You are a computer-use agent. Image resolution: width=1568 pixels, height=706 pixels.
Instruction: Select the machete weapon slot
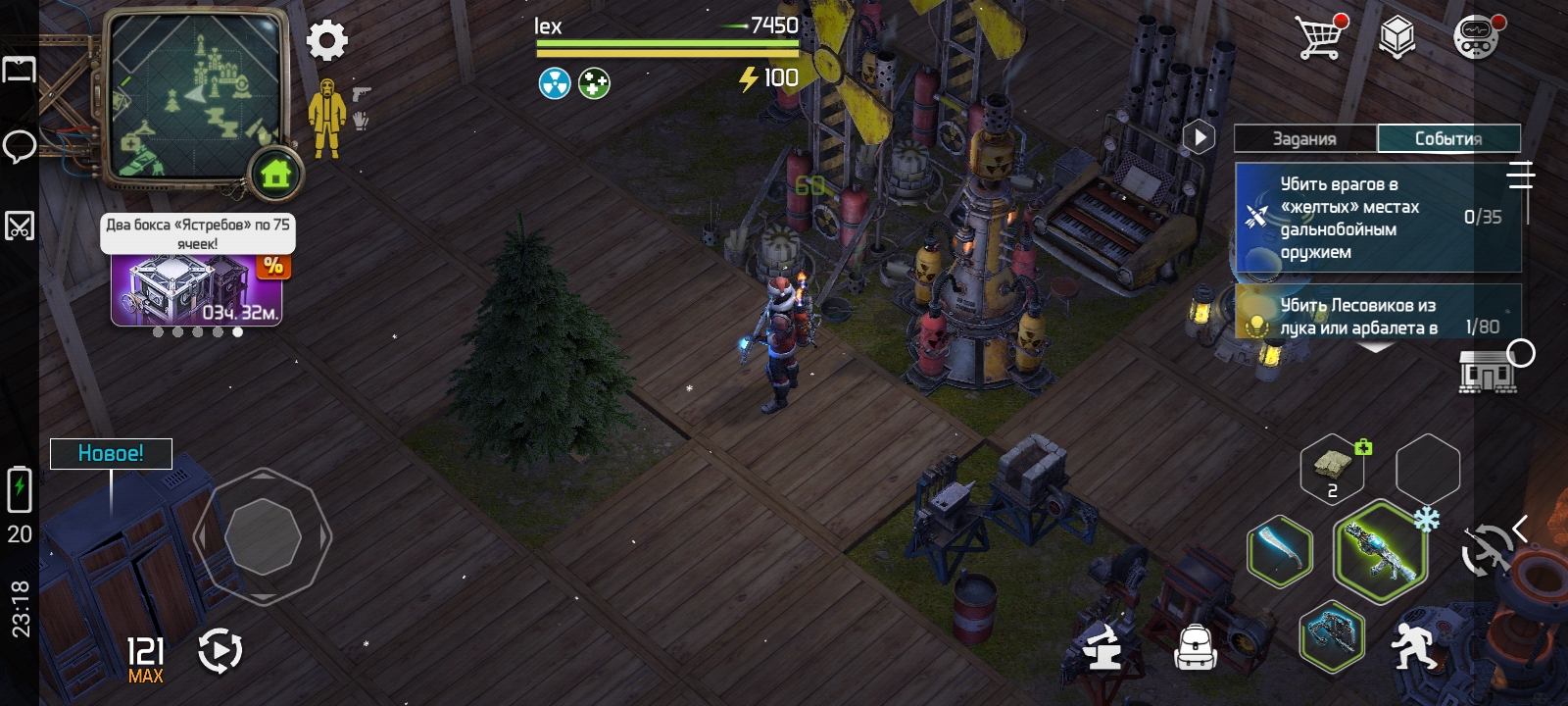click(1280, 551)
